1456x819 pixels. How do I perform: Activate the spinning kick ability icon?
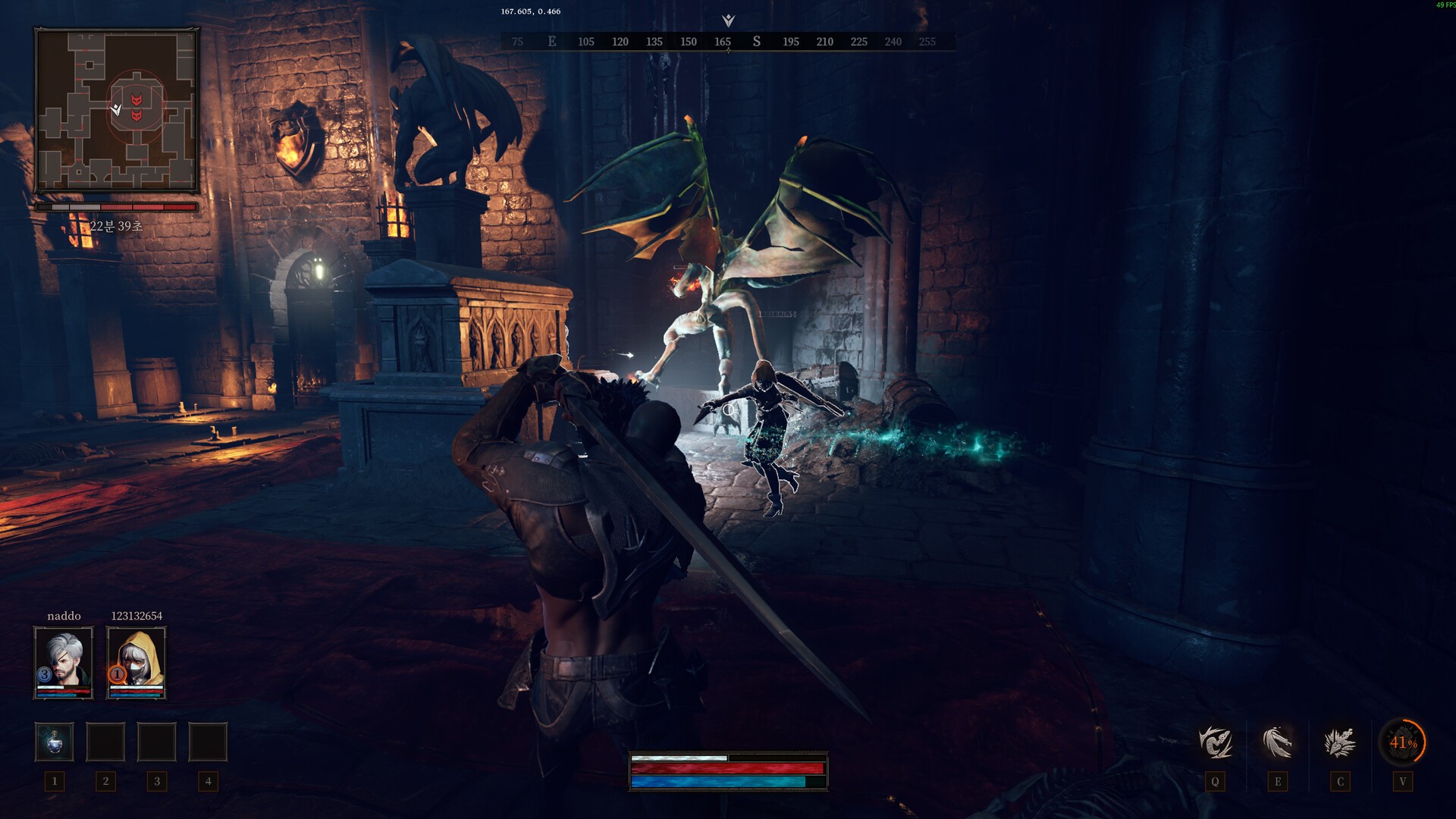1215,742
